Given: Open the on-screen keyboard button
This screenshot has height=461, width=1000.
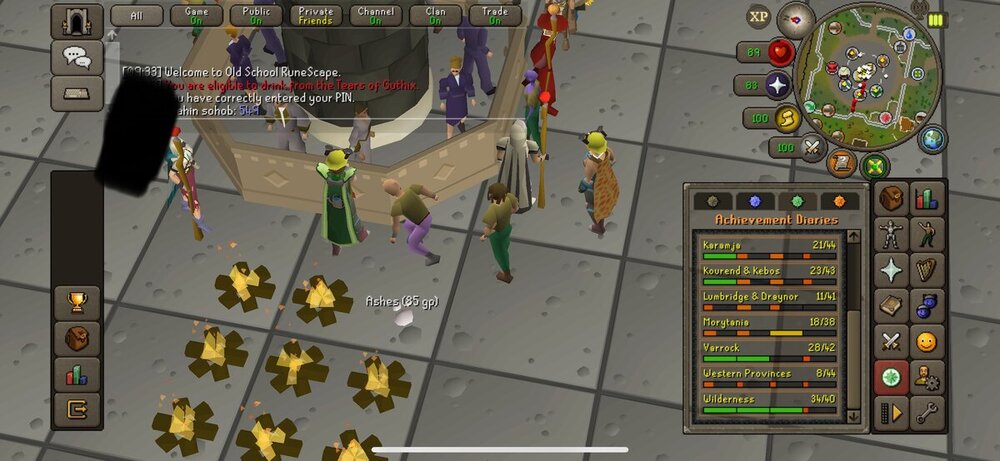Looking at the screenshot, I should [77, 92].
